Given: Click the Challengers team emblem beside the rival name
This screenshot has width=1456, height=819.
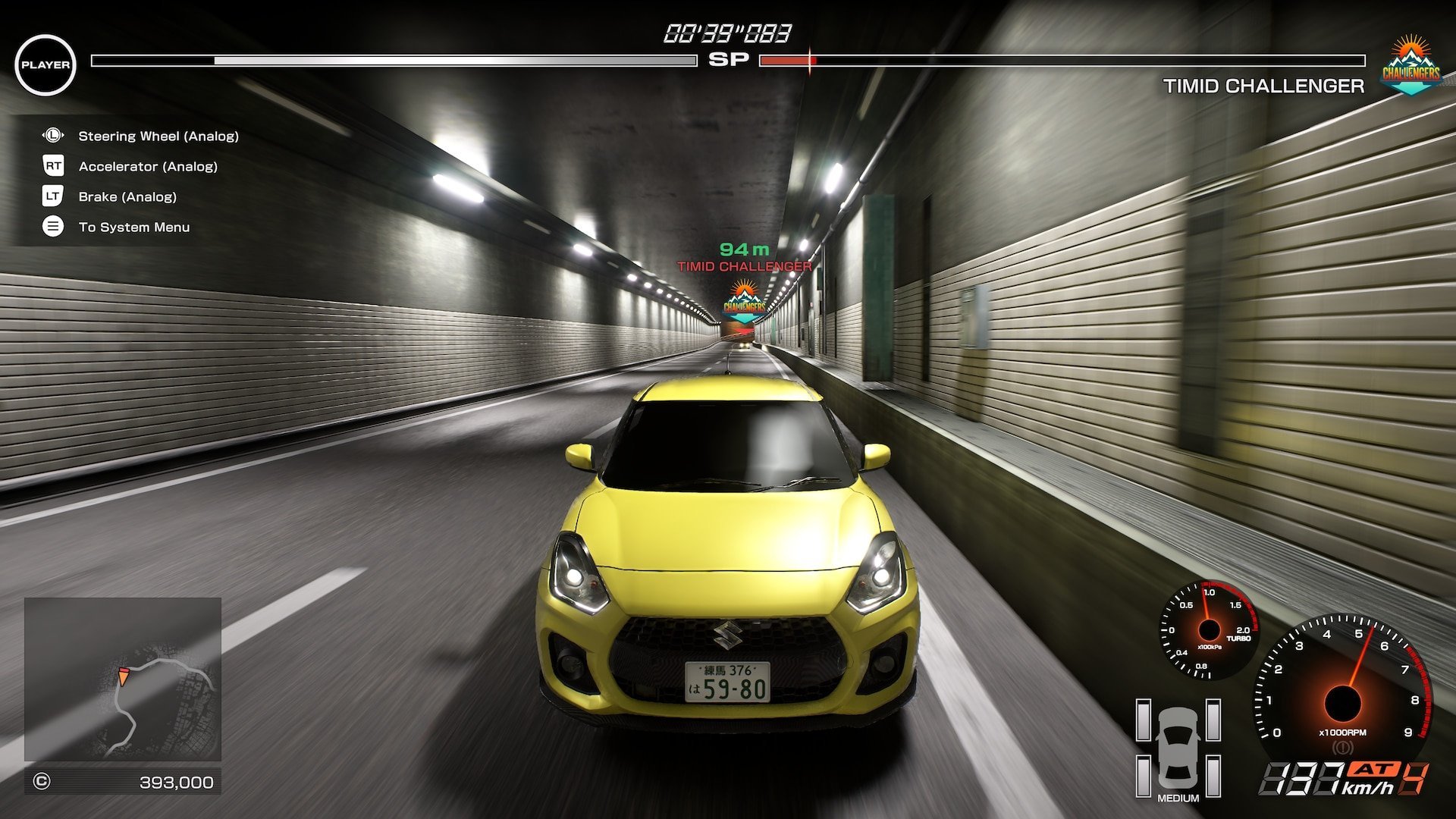Looking at the screenshot, I should (1410, 66).
